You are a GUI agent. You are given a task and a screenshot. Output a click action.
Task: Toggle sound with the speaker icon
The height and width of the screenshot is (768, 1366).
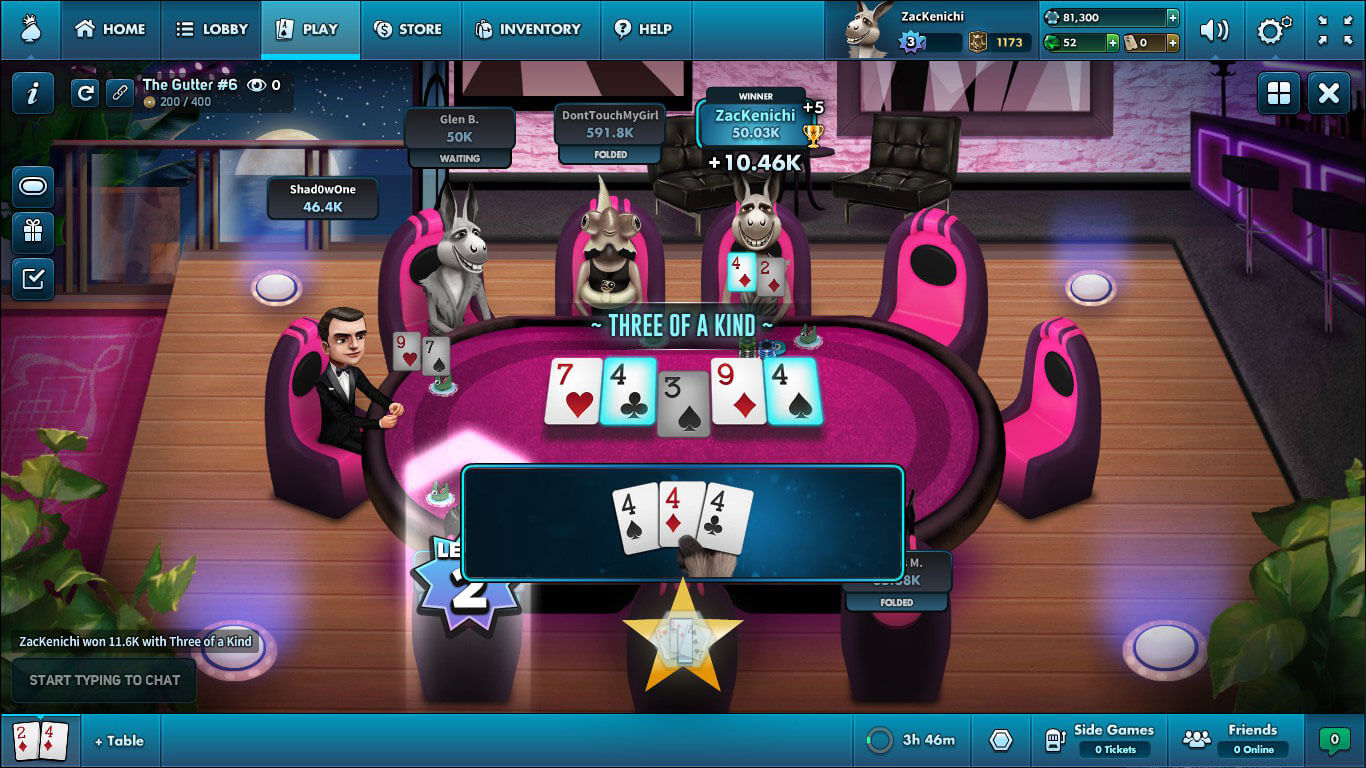[x=1214, y=30]
